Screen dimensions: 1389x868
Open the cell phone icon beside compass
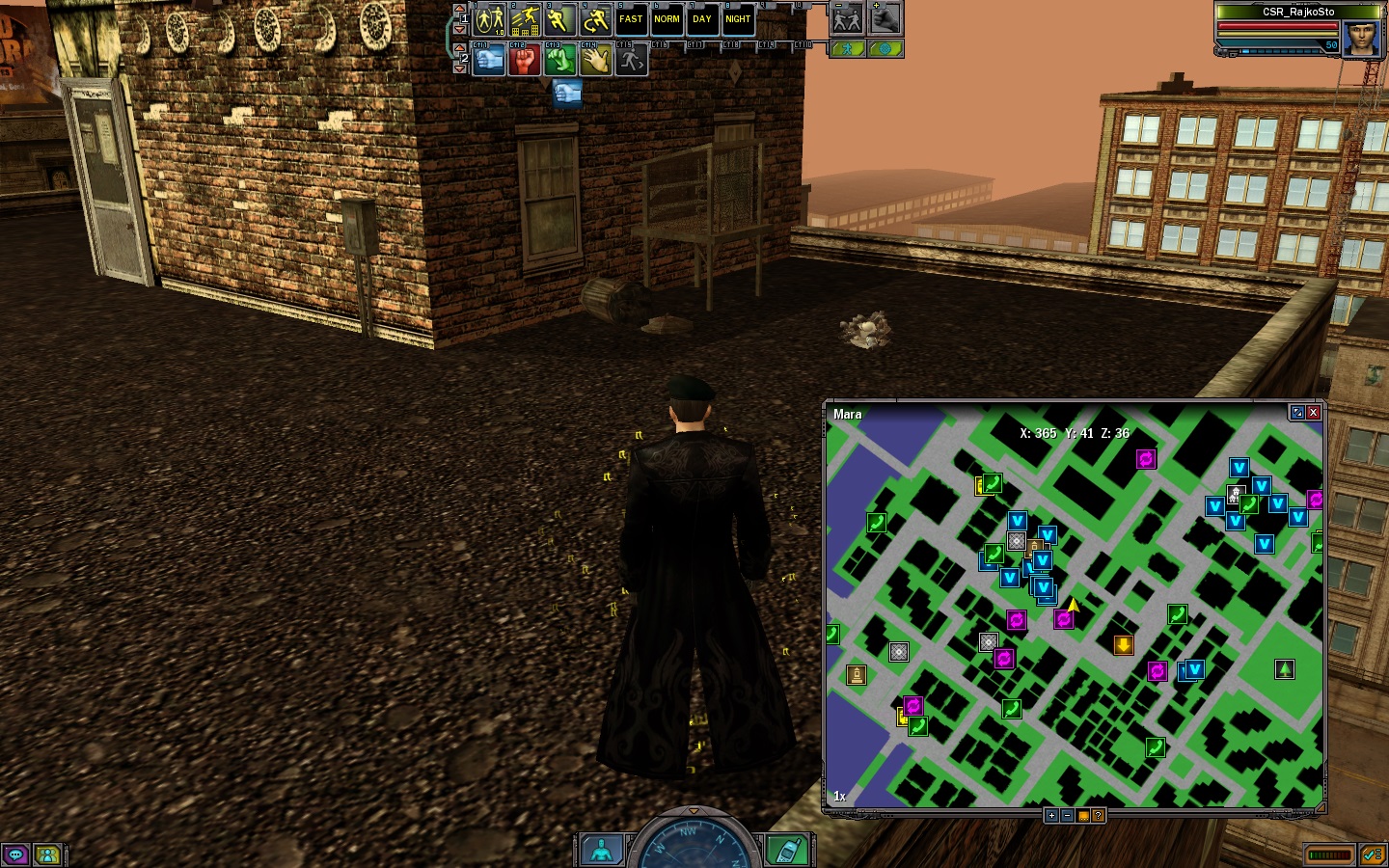[x=787, y=851]
